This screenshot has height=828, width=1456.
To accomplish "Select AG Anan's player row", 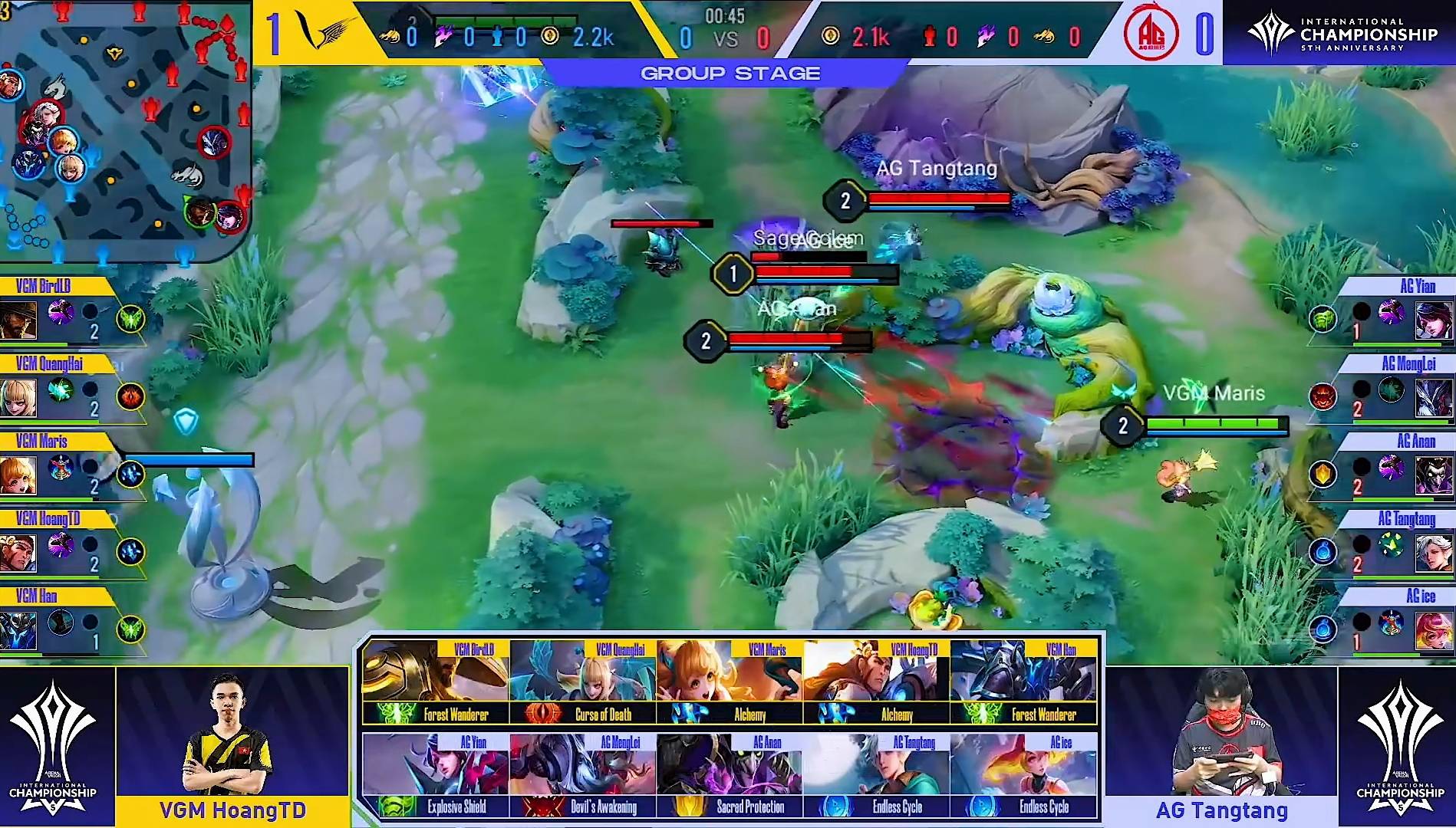I will [1381, 467].
